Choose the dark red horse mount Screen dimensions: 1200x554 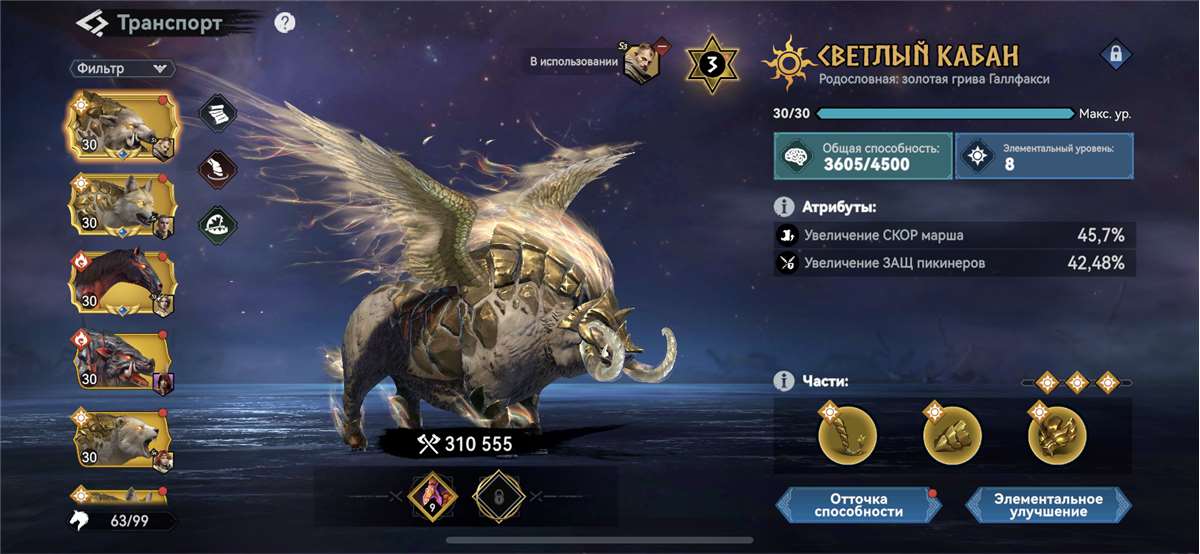point(120,283)
